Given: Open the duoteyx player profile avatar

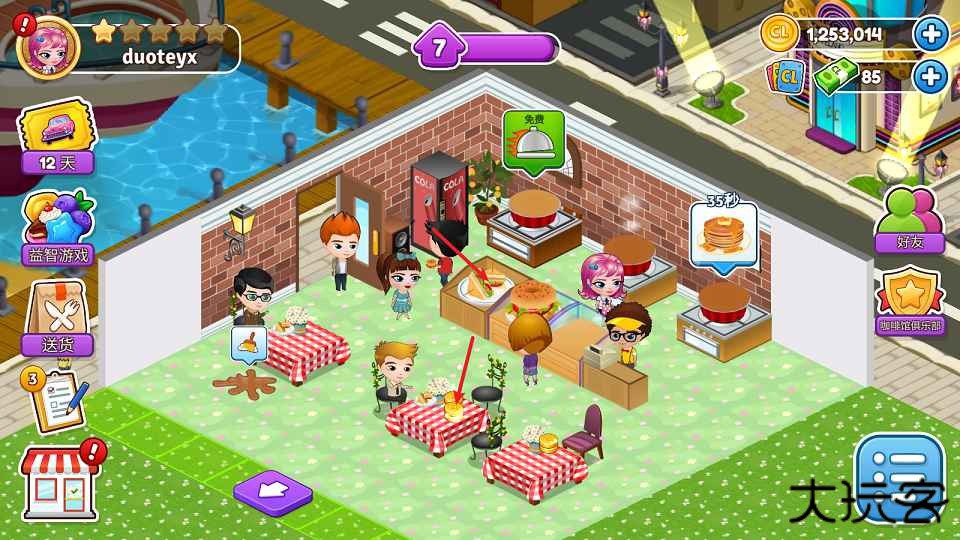Looking at the screenshot, I should (48, 46).
